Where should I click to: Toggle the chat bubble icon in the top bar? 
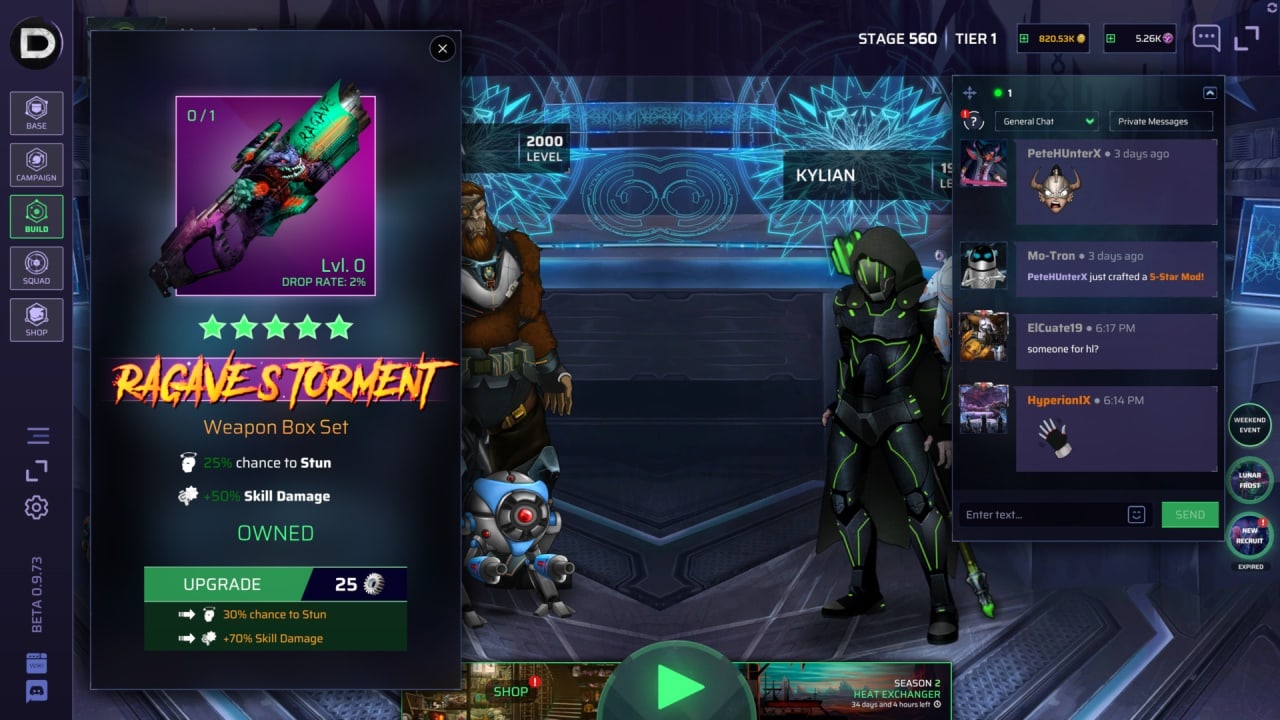point(1206,39)
